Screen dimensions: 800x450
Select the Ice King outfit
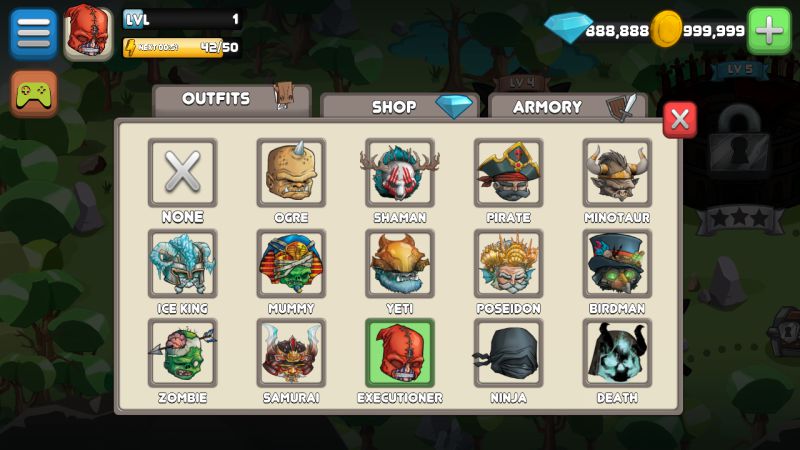pos(182,264)
